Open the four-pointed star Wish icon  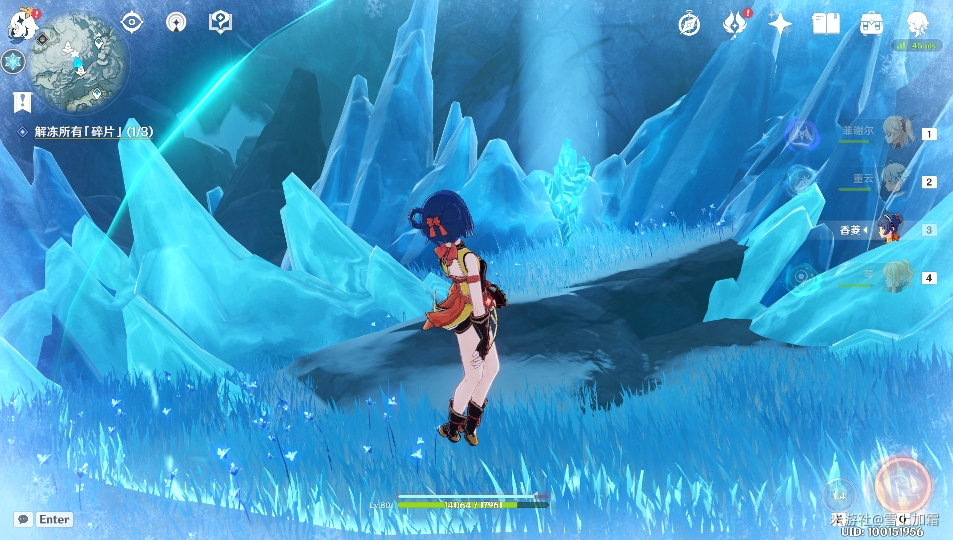(780, 24)
